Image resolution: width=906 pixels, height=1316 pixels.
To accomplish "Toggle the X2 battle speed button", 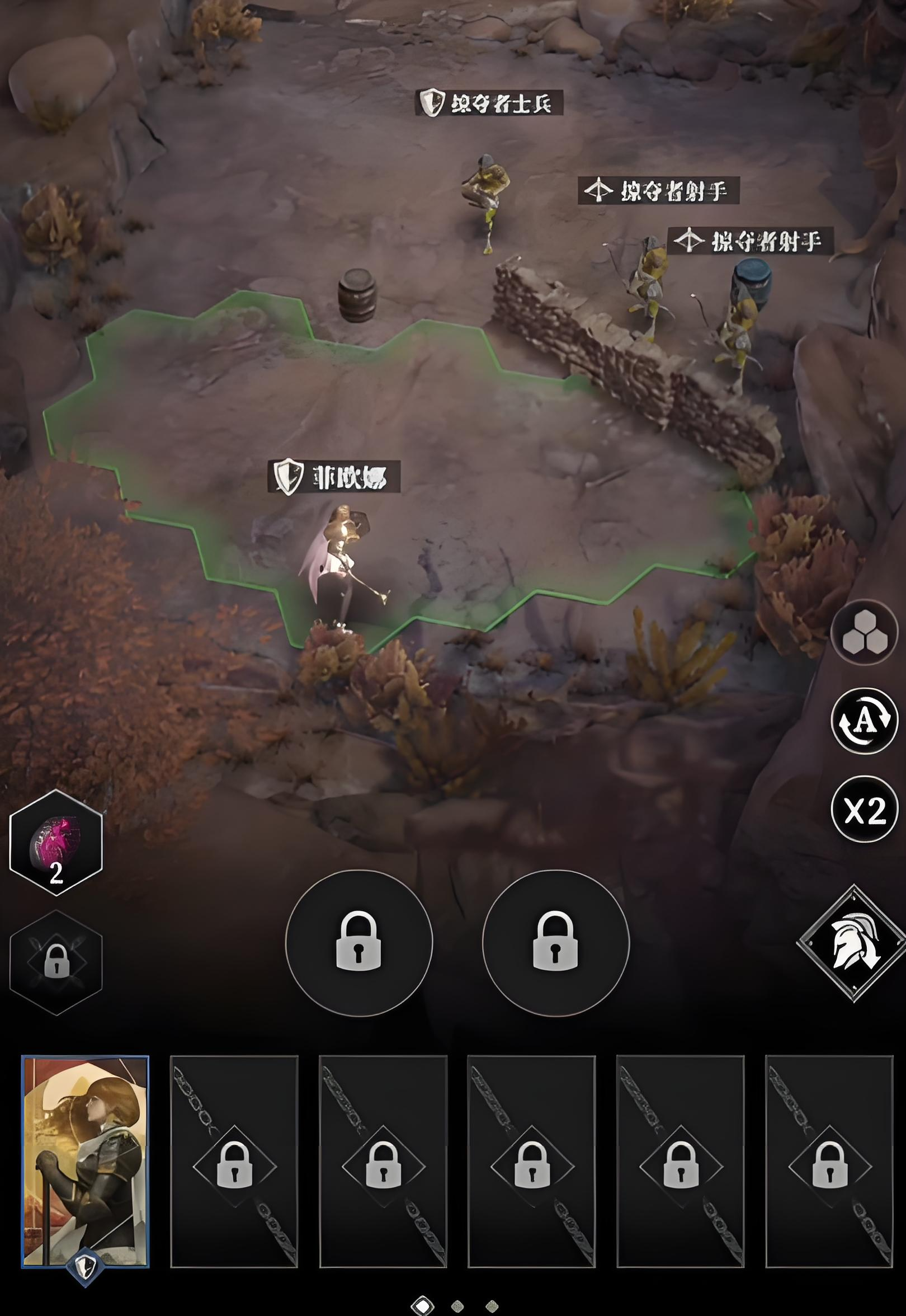I will [x=864, y=809].
